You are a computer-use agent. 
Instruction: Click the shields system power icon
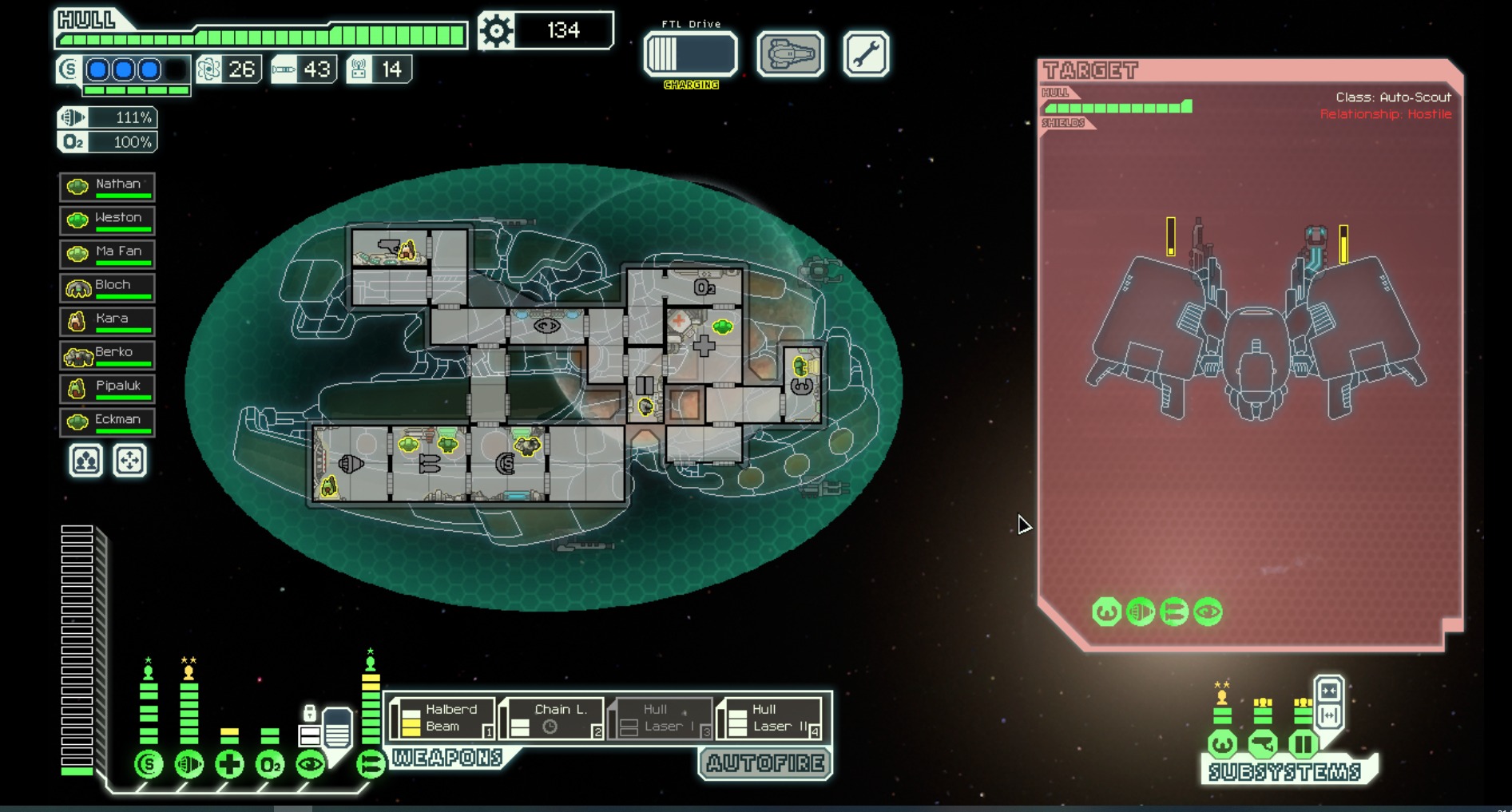[149, 764]
